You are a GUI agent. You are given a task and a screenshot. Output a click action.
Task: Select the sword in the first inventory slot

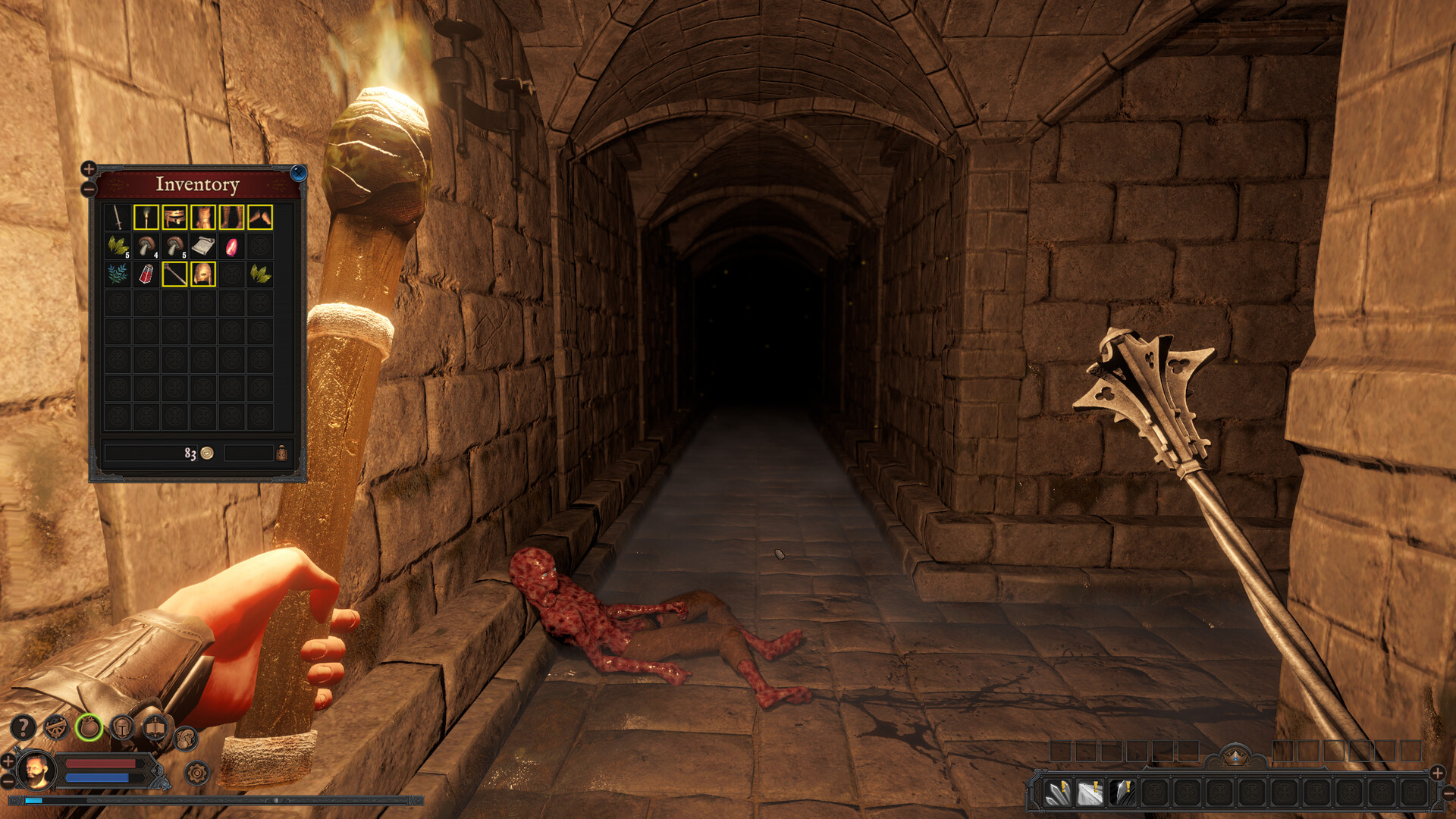119,217
